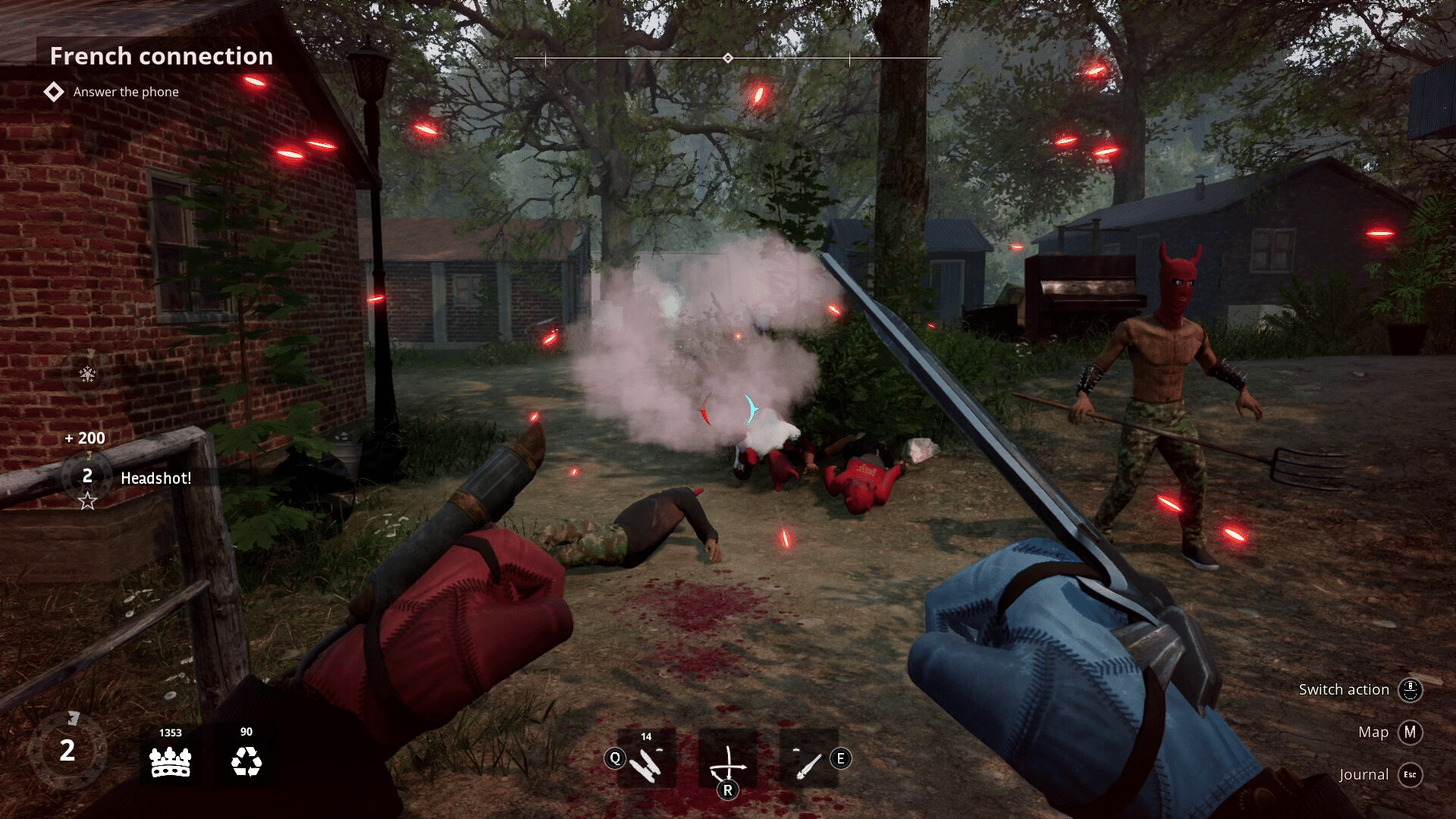The image size is (1456, 819).
Task: Click the snowflake ability icon
Action: pyautogui.click(x=88, y=374)
